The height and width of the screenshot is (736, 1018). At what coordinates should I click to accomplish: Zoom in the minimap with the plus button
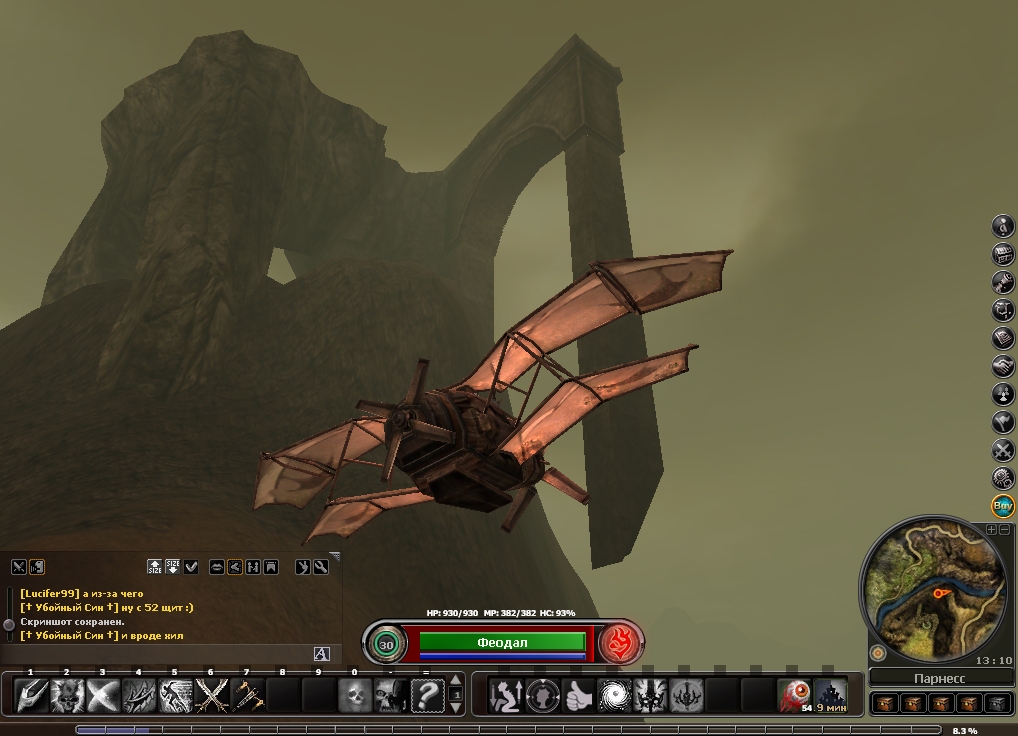991,530
